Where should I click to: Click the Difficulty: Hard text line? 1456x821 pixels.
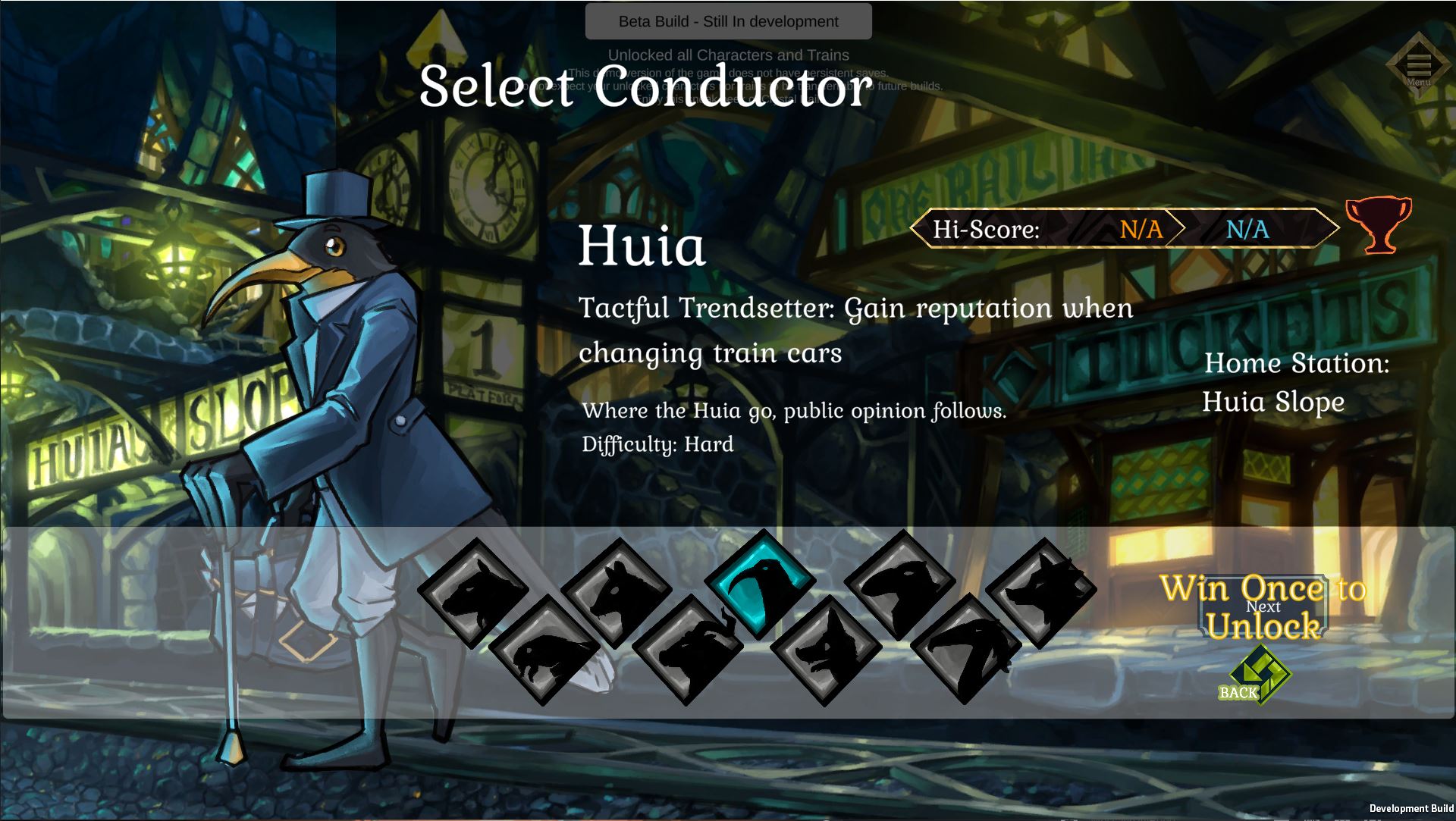point(657,443)
